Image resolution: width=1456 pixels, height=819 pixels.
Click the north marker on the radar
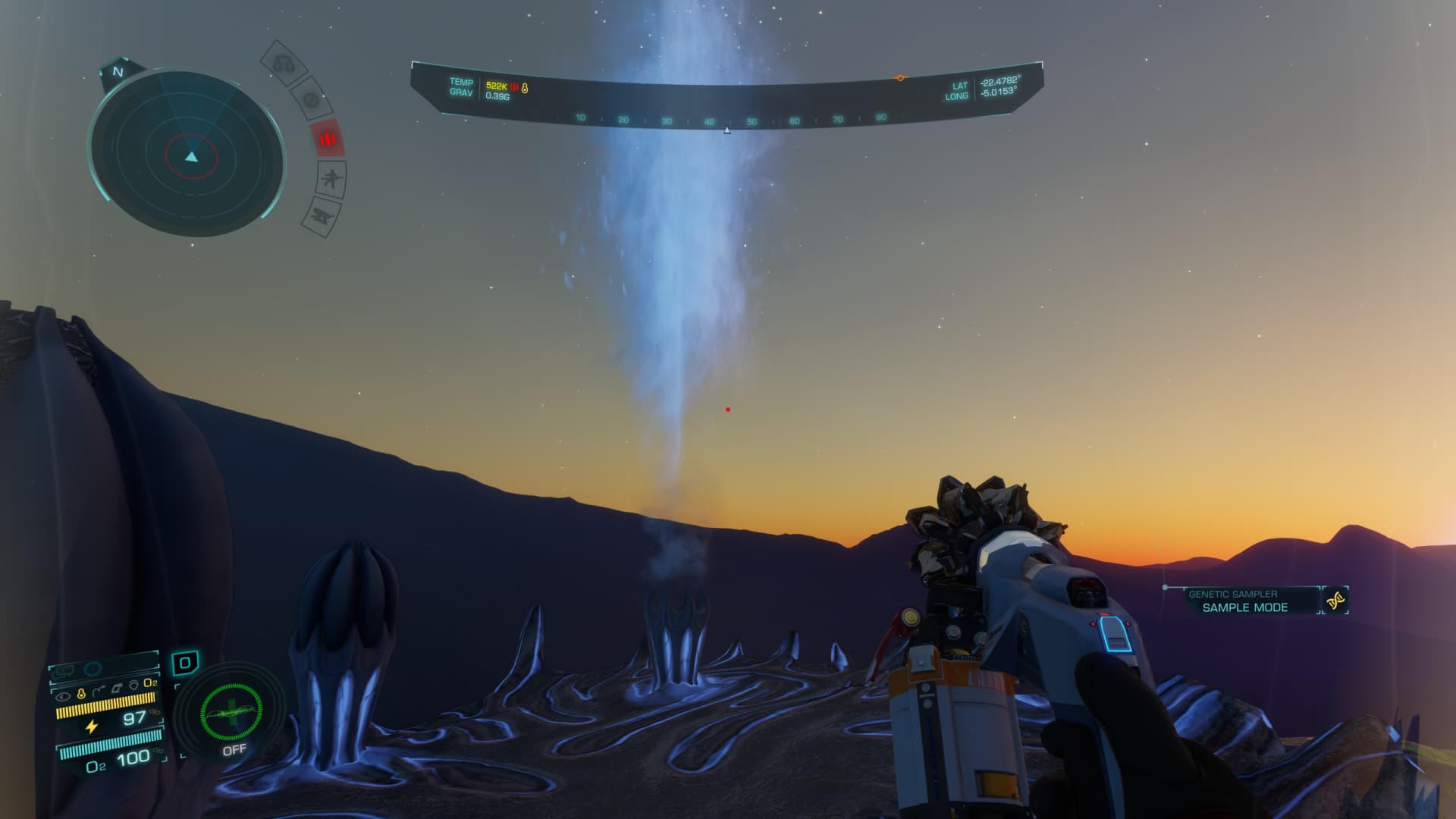[x=118, y=72]
